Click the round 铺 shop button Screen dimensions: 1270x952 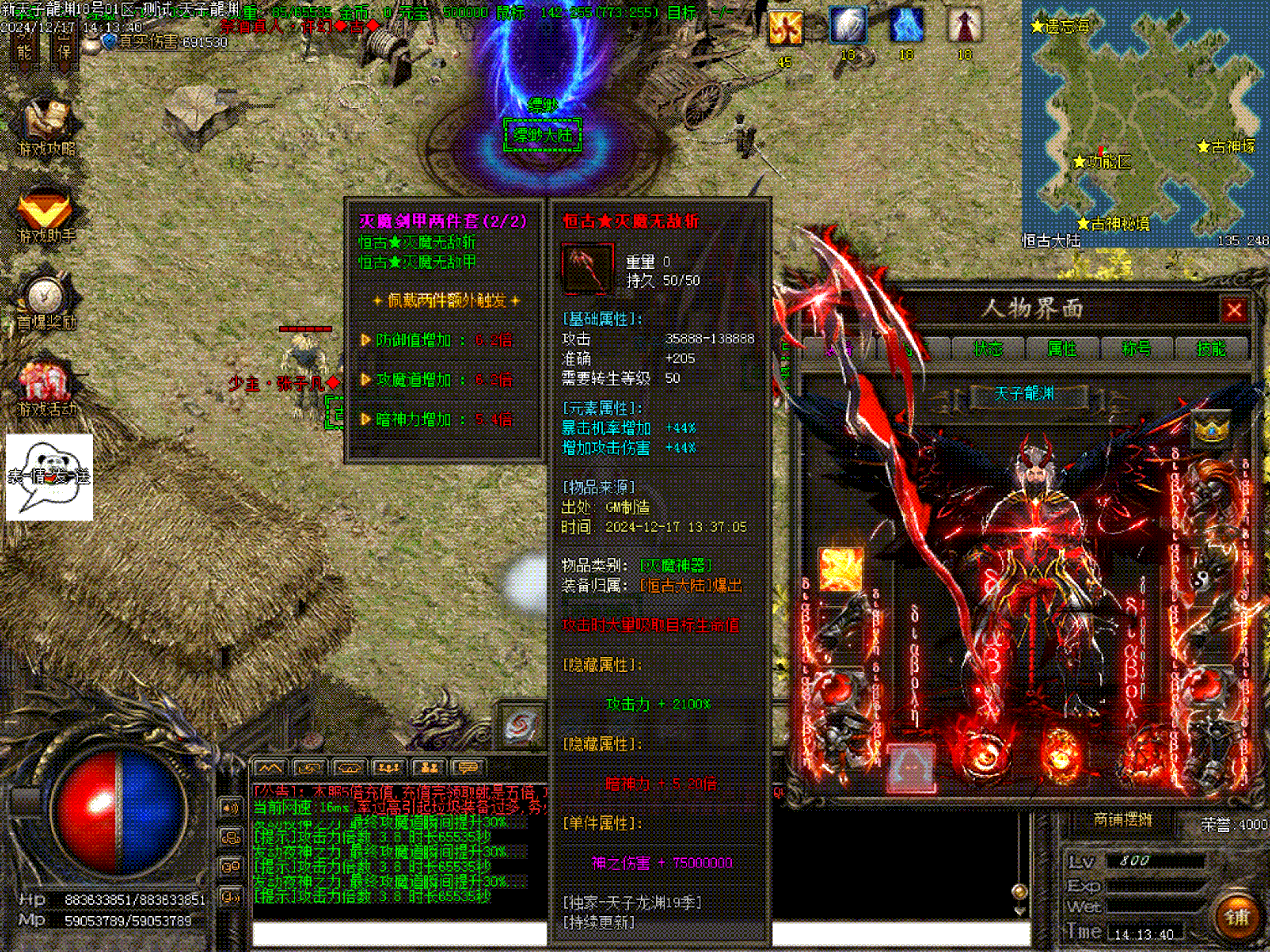[1236, 916]
